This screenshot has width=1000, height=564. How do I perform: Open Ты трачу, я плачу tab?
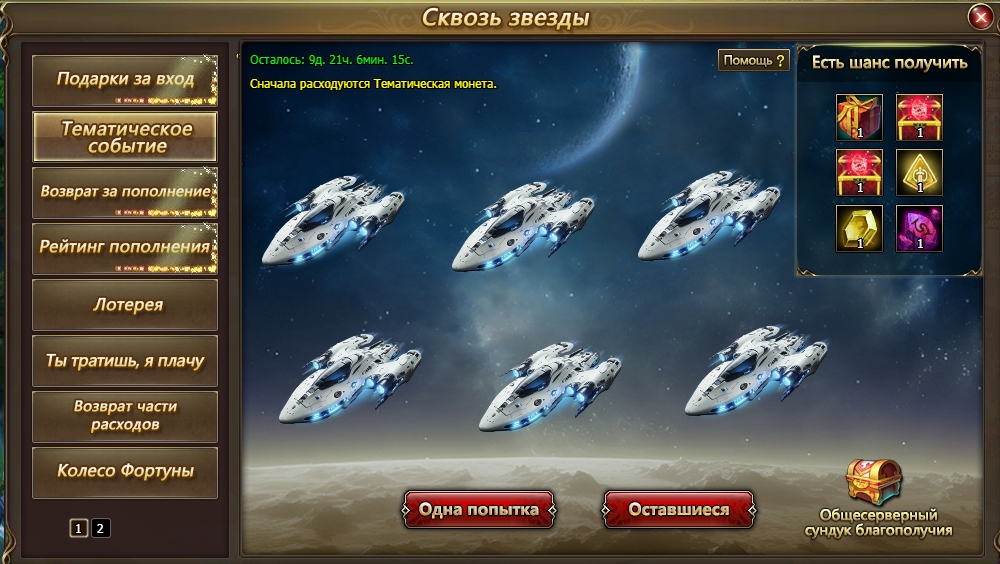[125, 361]
